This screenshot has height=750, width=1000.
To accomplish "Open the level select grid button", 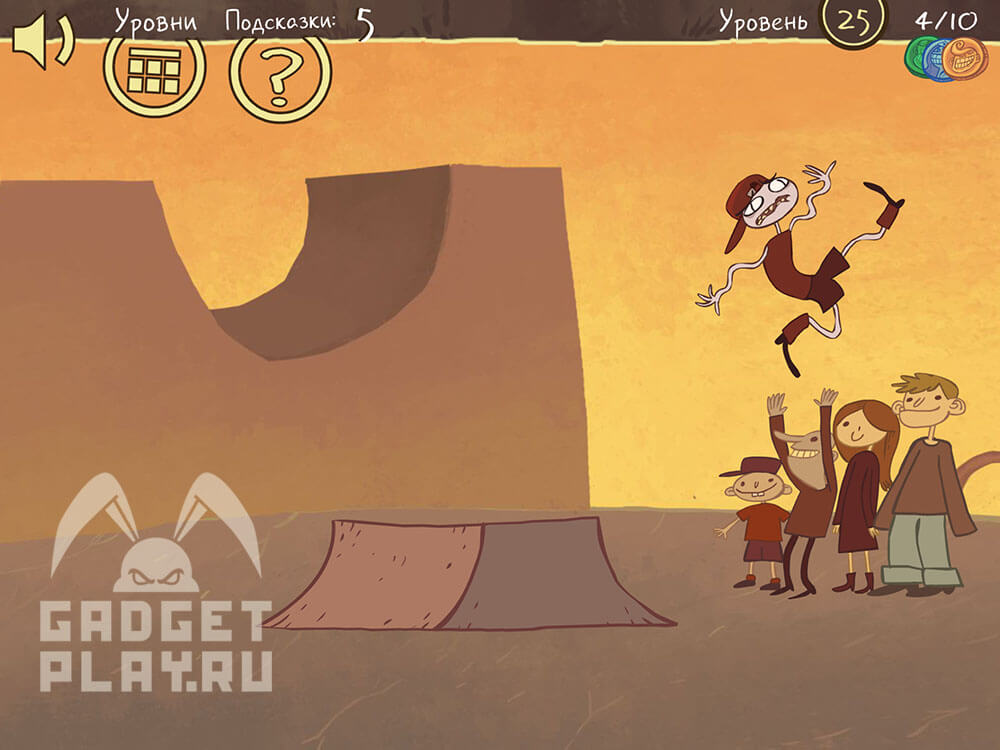I will point(155,68).
